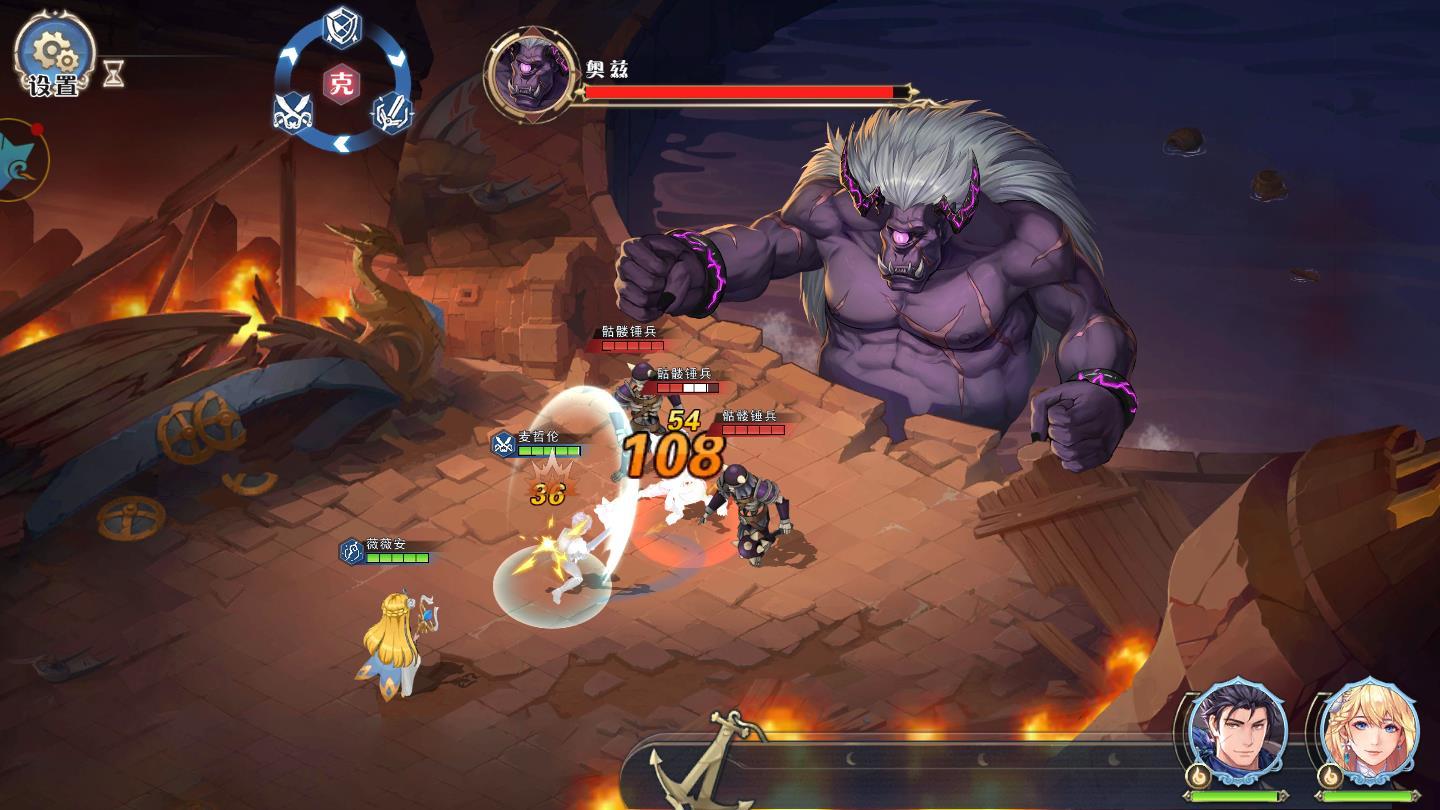The width and height of the screenshot is (1440, 810).
Task: Click the hourglass battle-speed icon
Action: tap(113, 71)
